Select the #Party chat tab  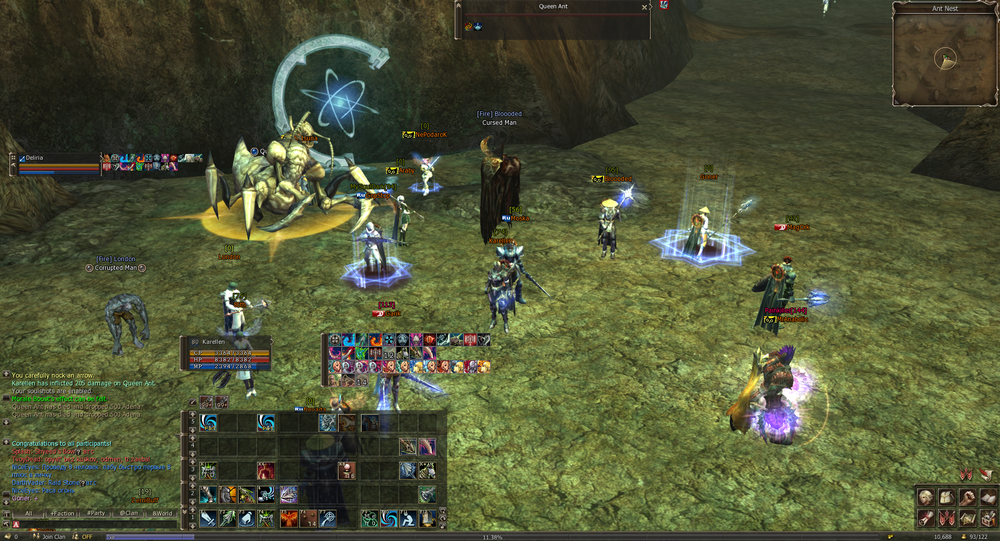[96, 513]
